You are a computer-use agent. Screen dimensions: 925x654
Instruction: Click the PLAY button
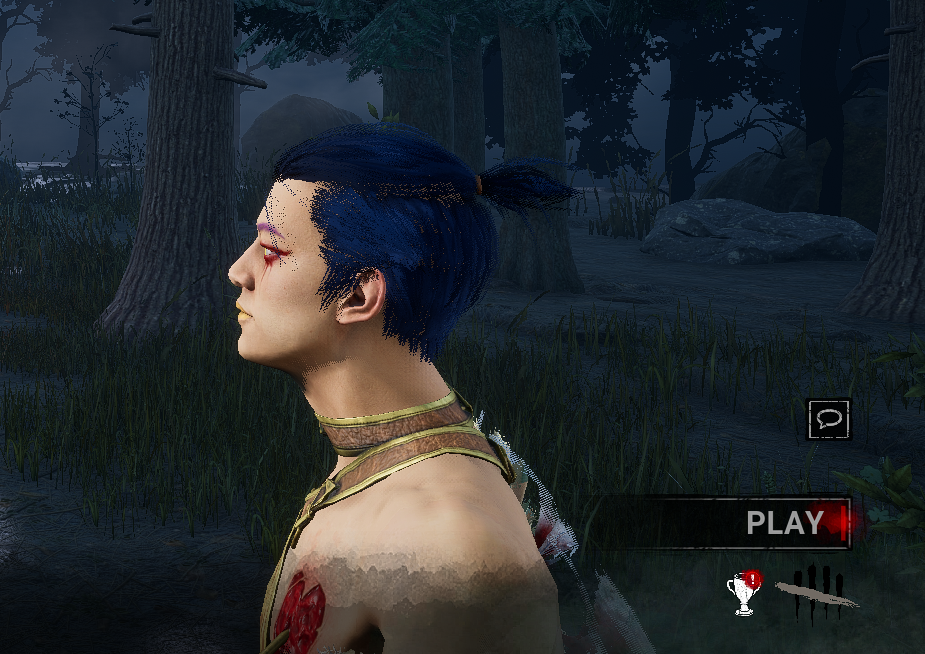(785, 522)
